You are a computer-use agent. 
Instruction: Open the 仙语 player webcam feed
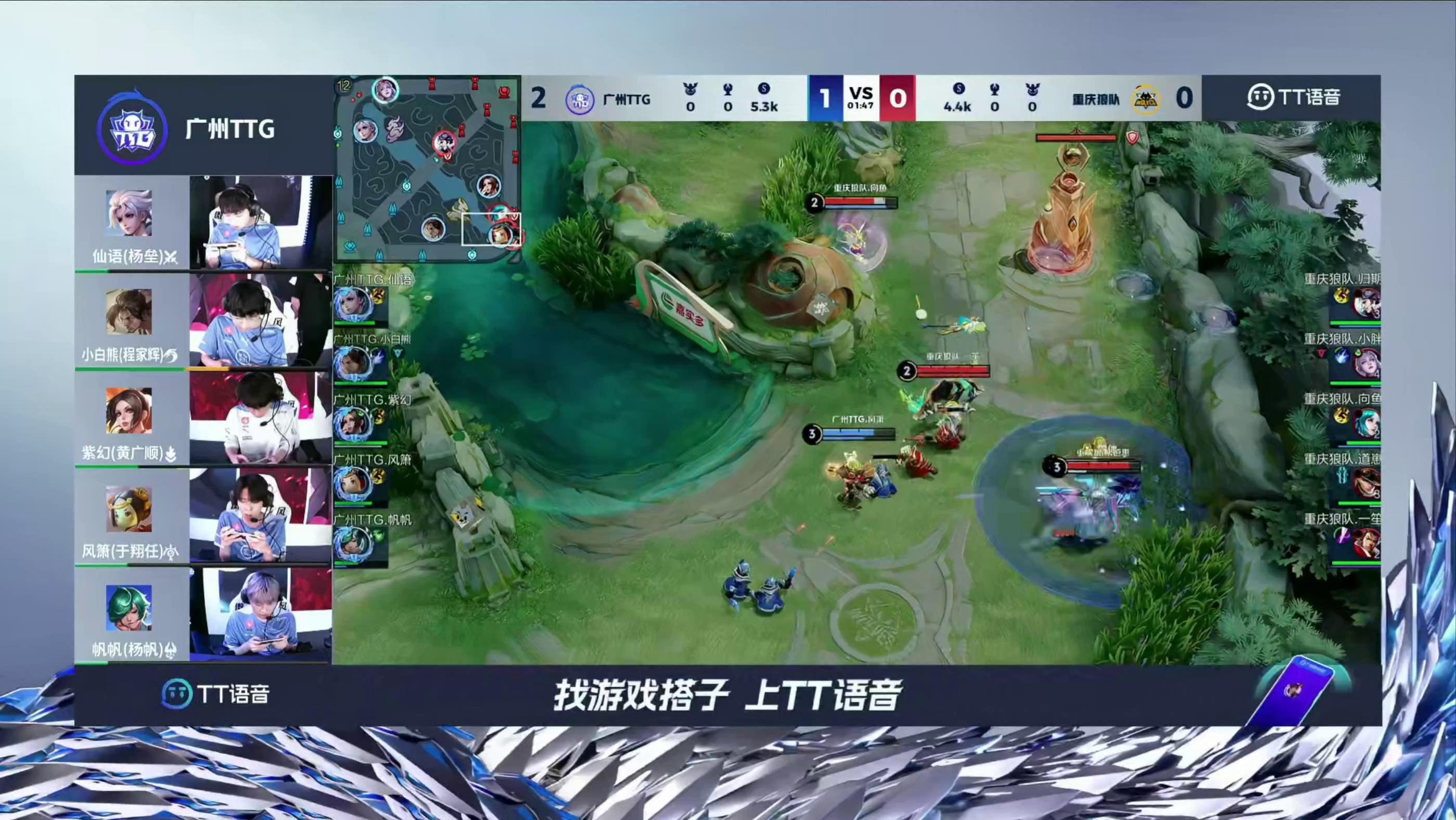coord(261,222)
